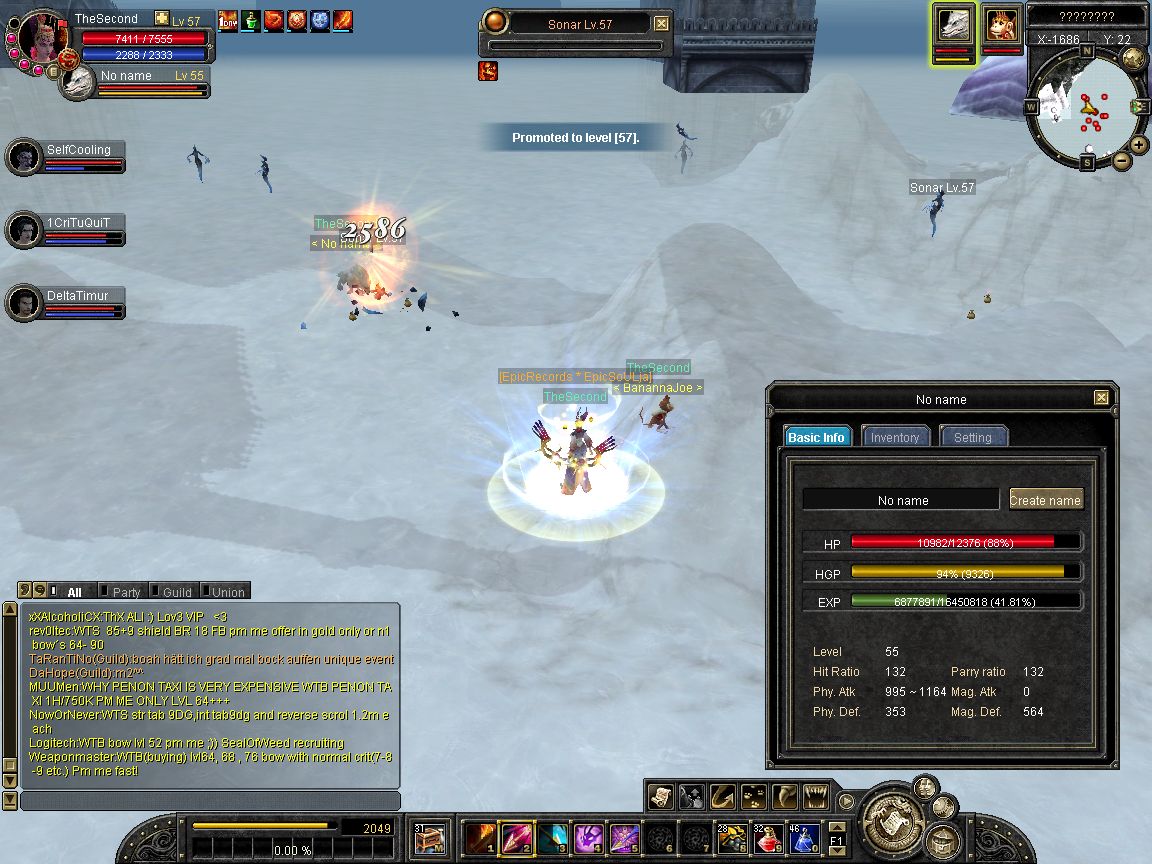
Task: Select the white wolf pet portrait
Action: point(954,26)
